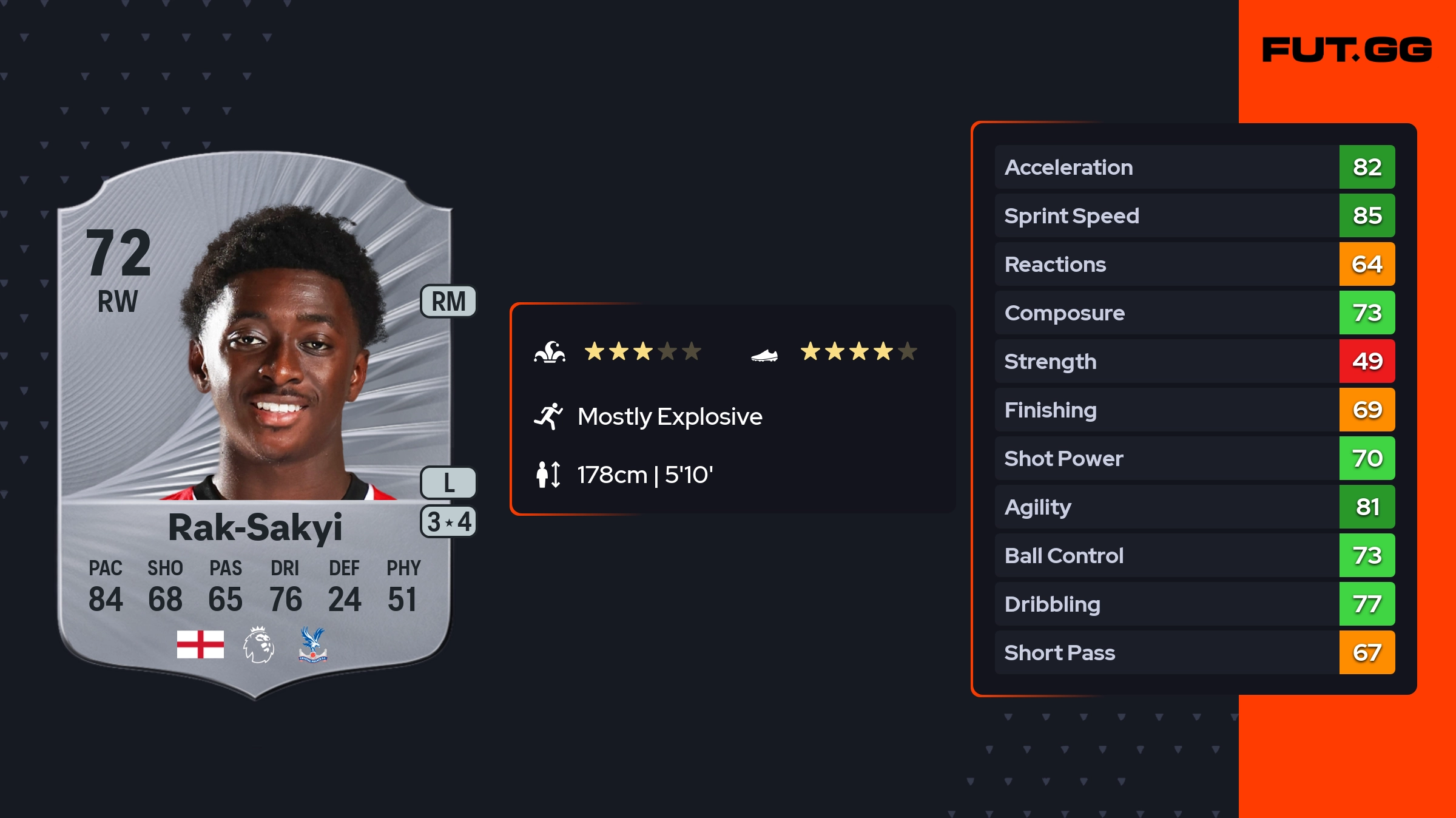Screen dimensions: 1456x818
Task: Choose the Reactions stat row
Action: 1194,264
